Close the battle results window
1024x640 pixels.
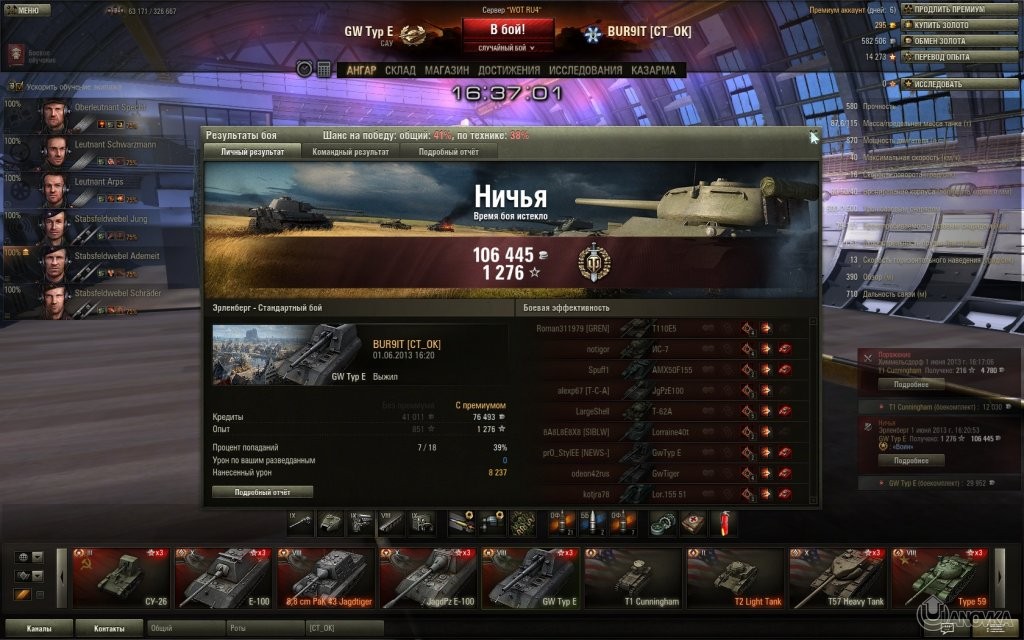(x=812, y=135)
